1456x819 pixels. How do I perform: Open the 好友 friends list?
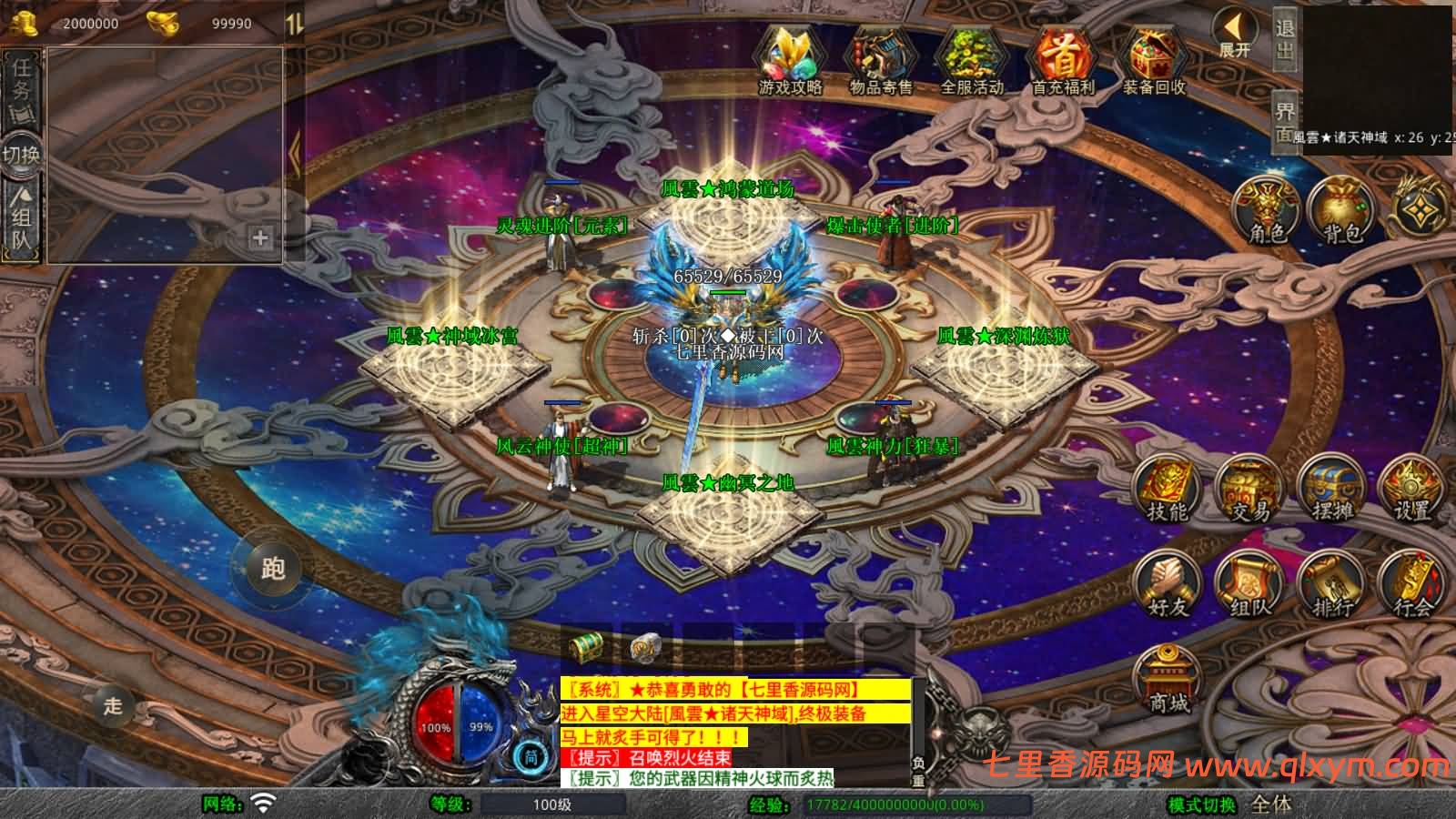pos(1168,584)
